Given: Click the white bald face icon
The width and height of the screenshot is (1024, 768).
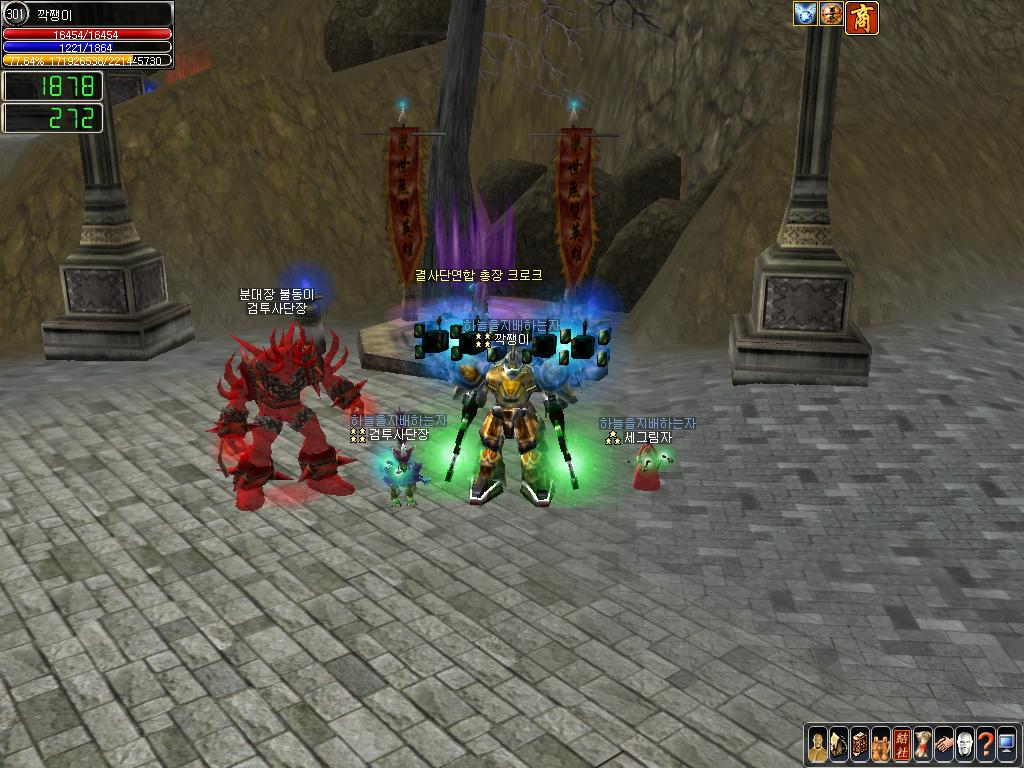Looking at the screenshot, I should pos(965,745).
